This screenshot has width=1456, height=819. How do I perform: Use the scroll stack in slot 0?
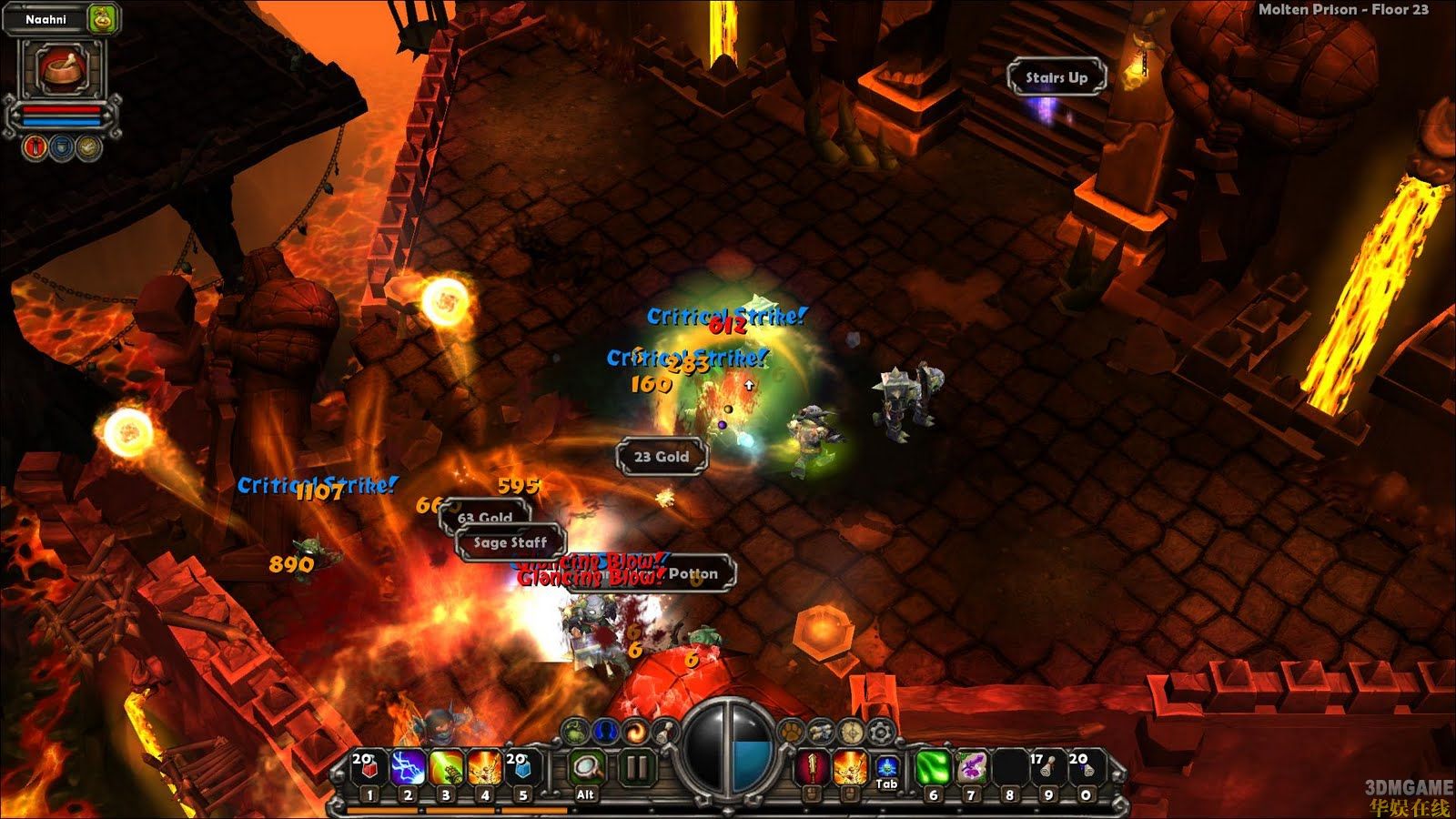[x=1085, y=769]
